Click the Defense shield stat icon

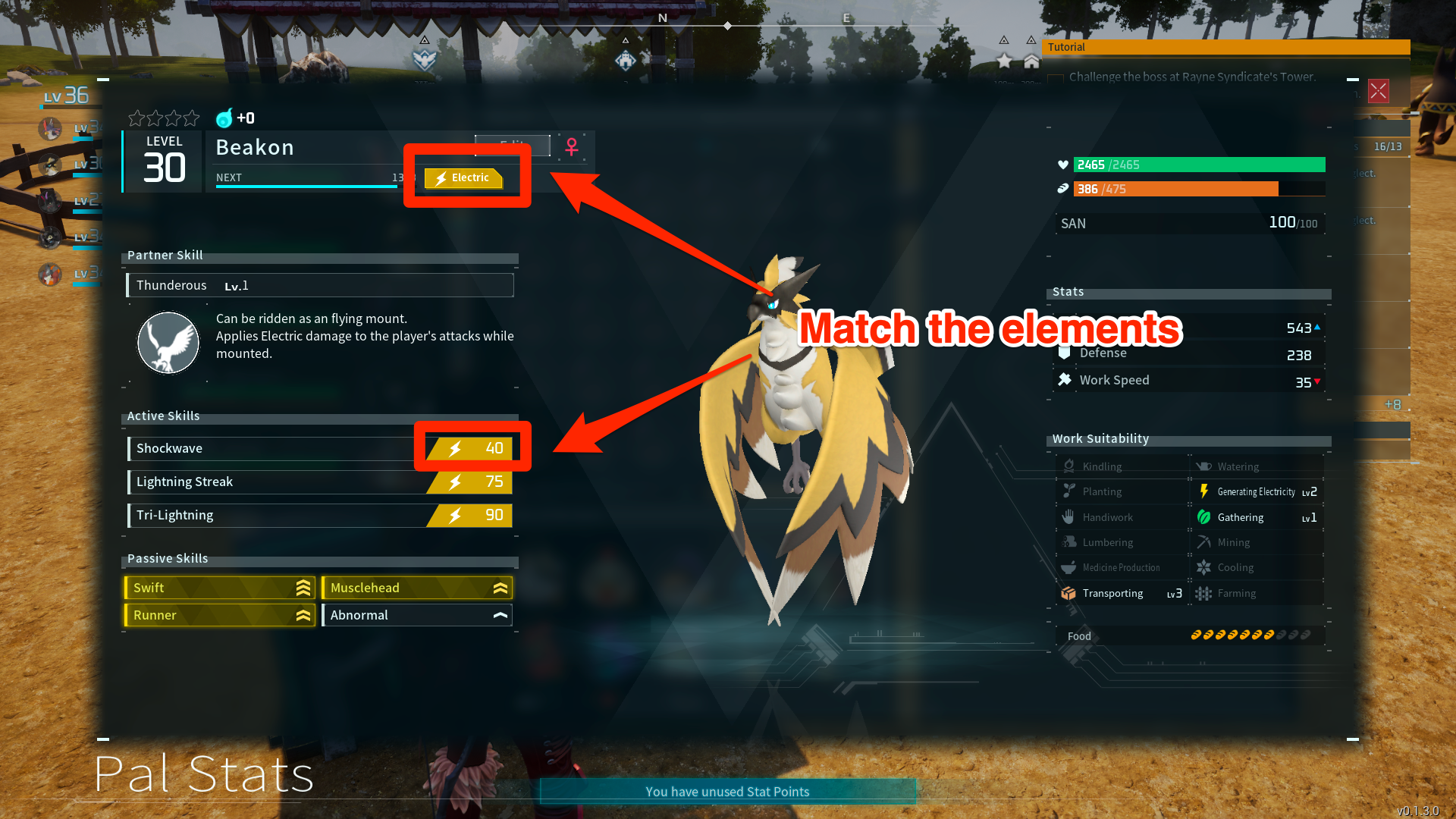tap(1065, 353)
